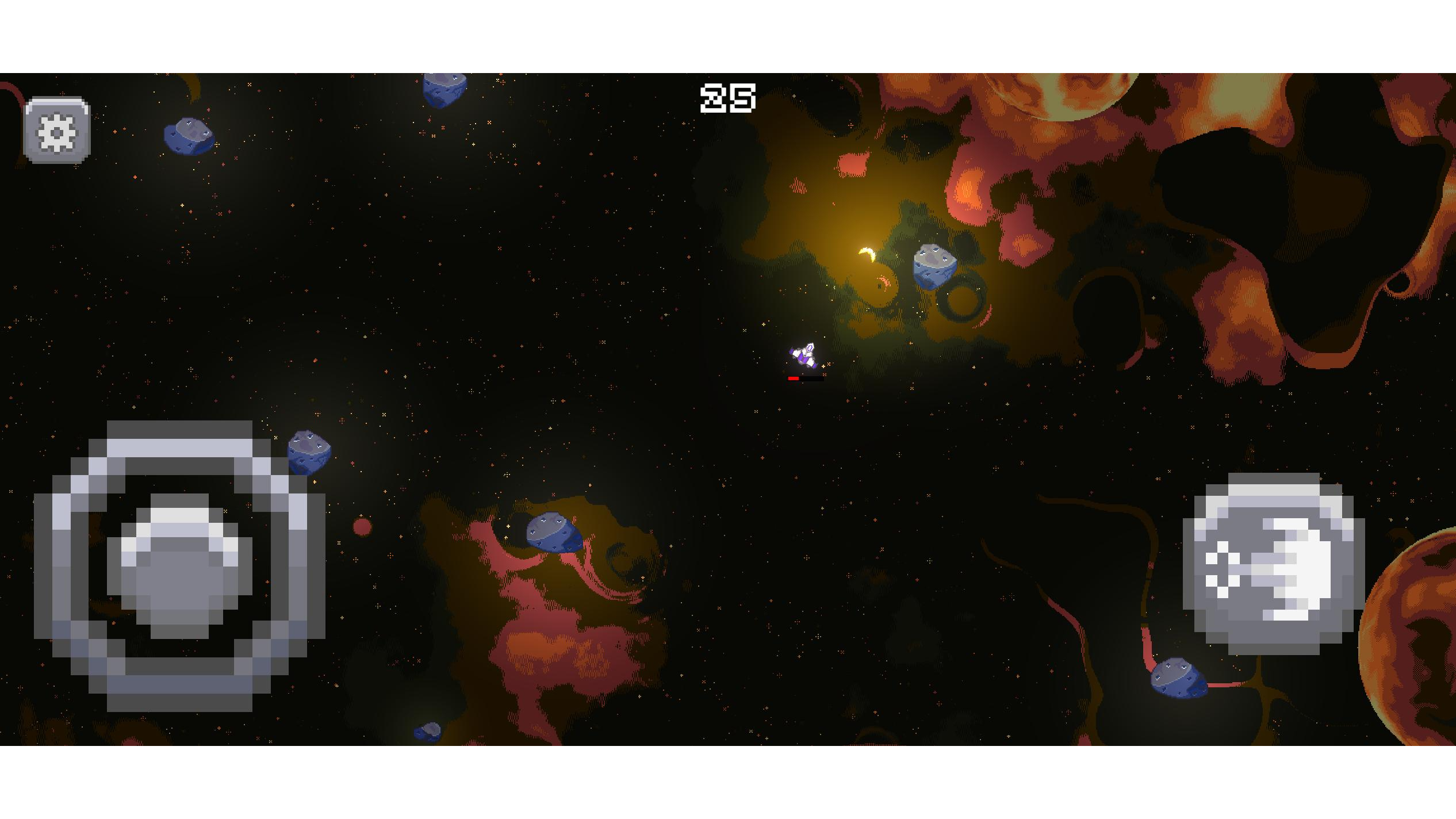Click the small red dot left of the nebula
The width and height of the screenshot is (1456, 819).
coord(363,526)
